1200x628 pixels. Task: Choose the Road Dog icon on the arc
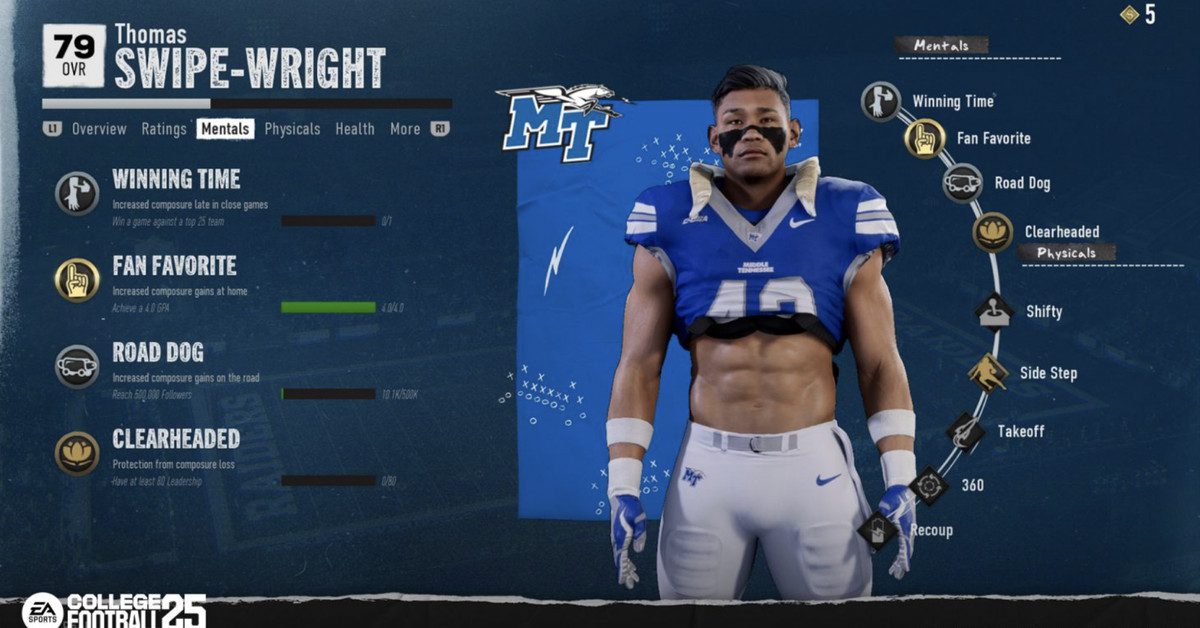coord(963,183)
